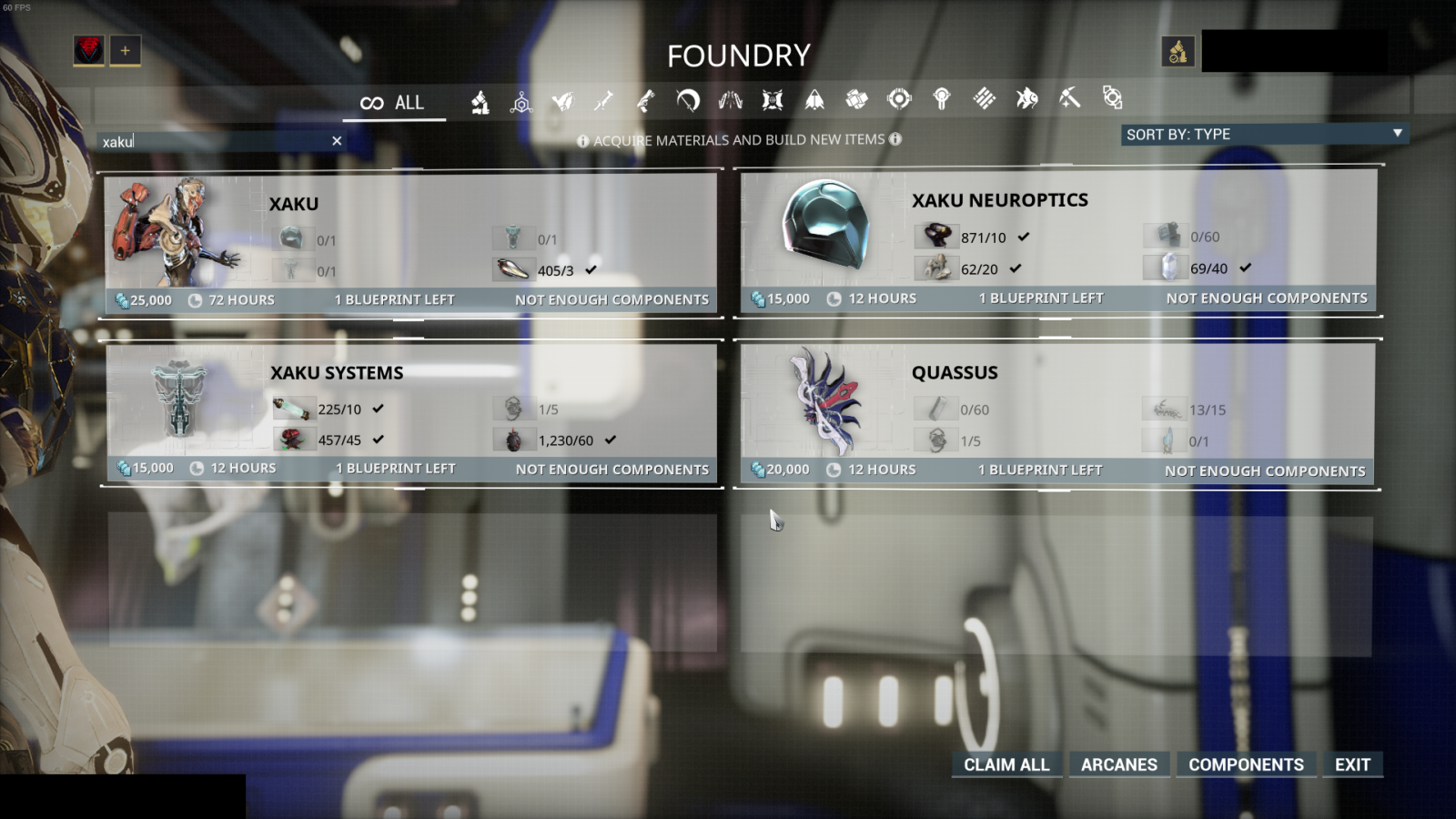1456x819 pixels.
Task: Exit the Foundry
Action: (x=1352, y=764)
